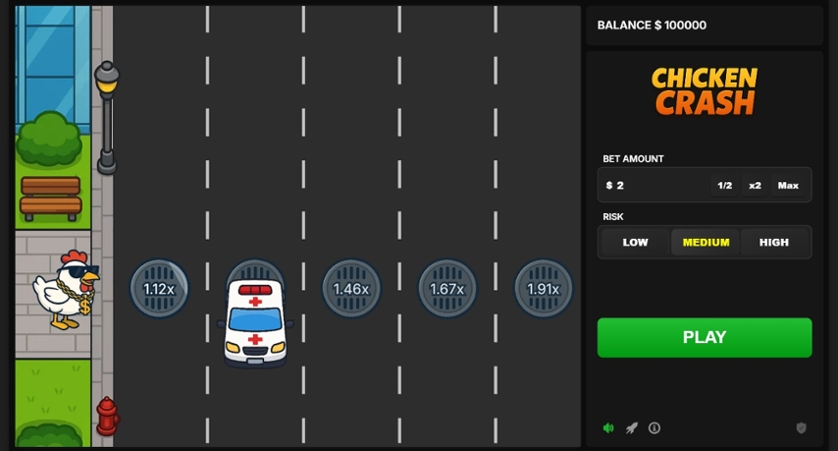Choose the MEDIUM risk option
The image size is (838, 451).
tap(705, 242)
